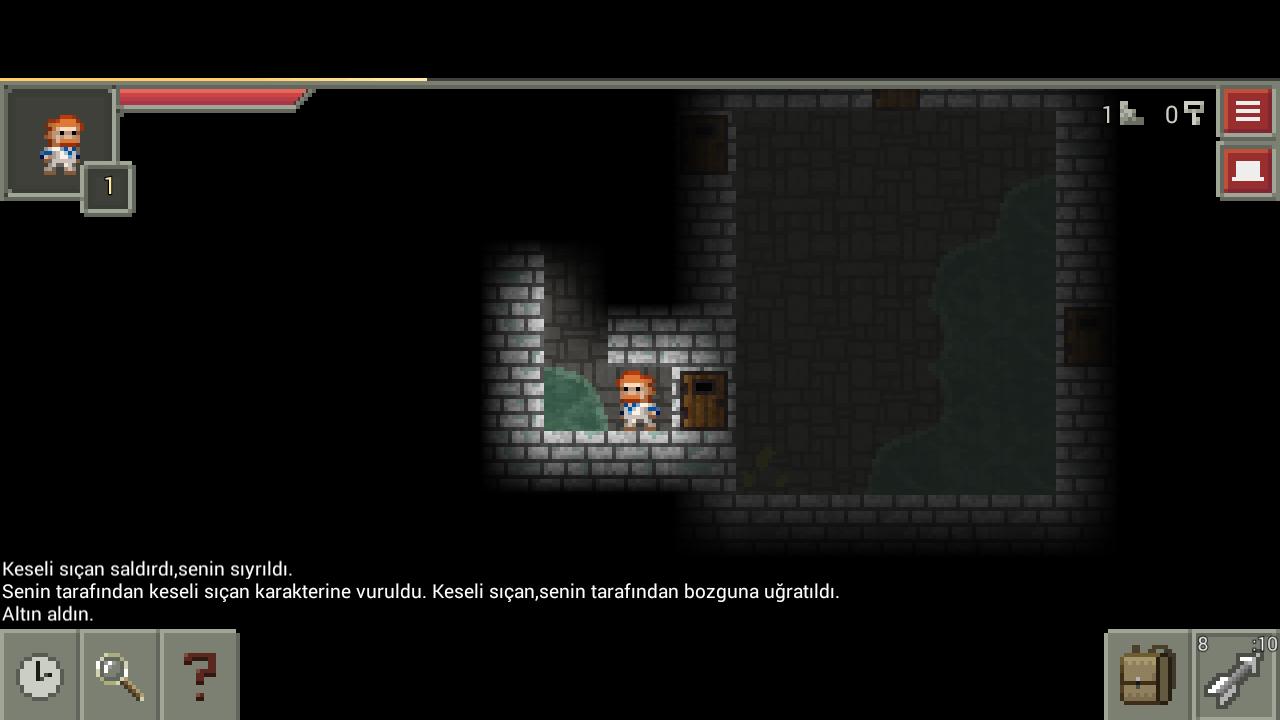
Task: Select the wait action (clock icon)
Action: [x=40, y=676]
